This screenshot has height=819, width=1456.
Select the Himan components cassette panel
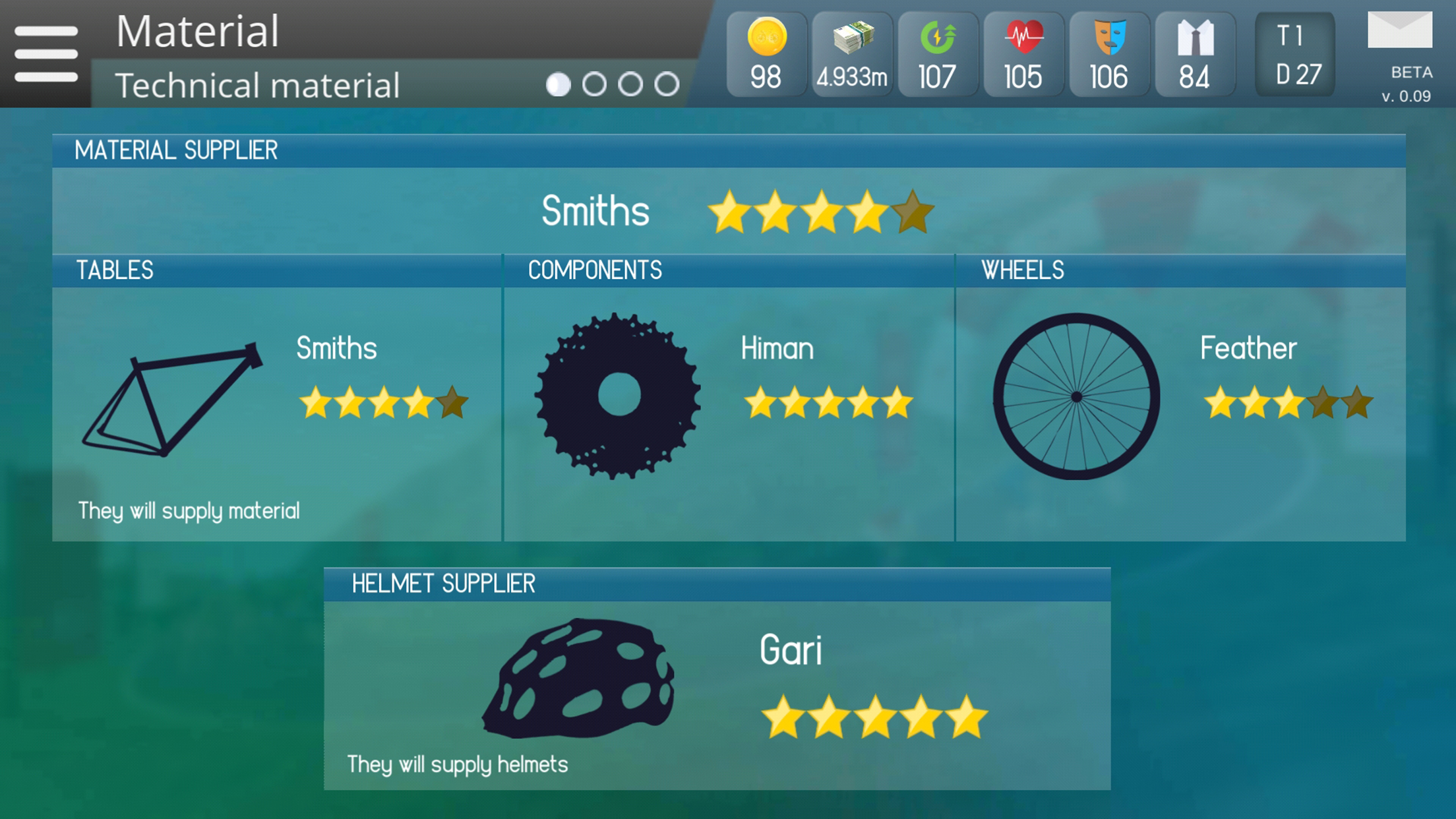[729, 413]
